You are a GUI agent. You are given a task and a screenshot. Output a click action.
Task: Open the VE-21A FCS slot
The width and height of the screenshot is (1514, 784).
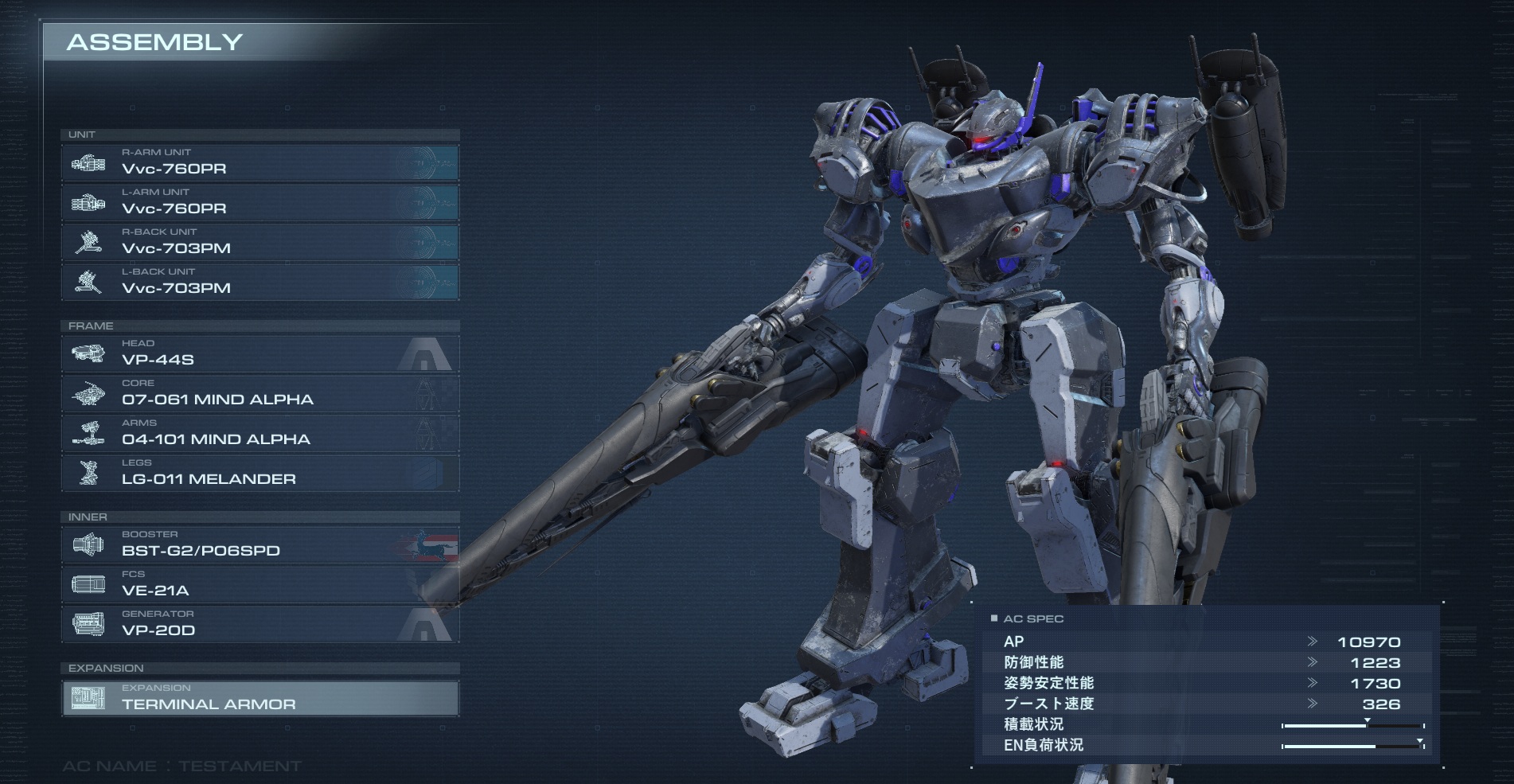click(260, 585)
